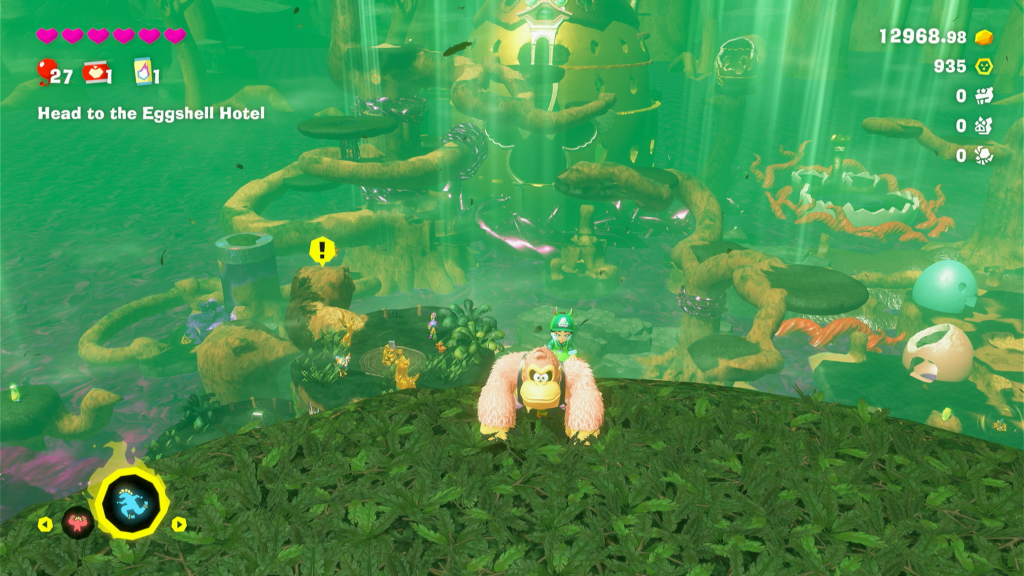Switch to the red Kong Bananza icon
This screenshot has height=576, width=1024.
point(77,522)
